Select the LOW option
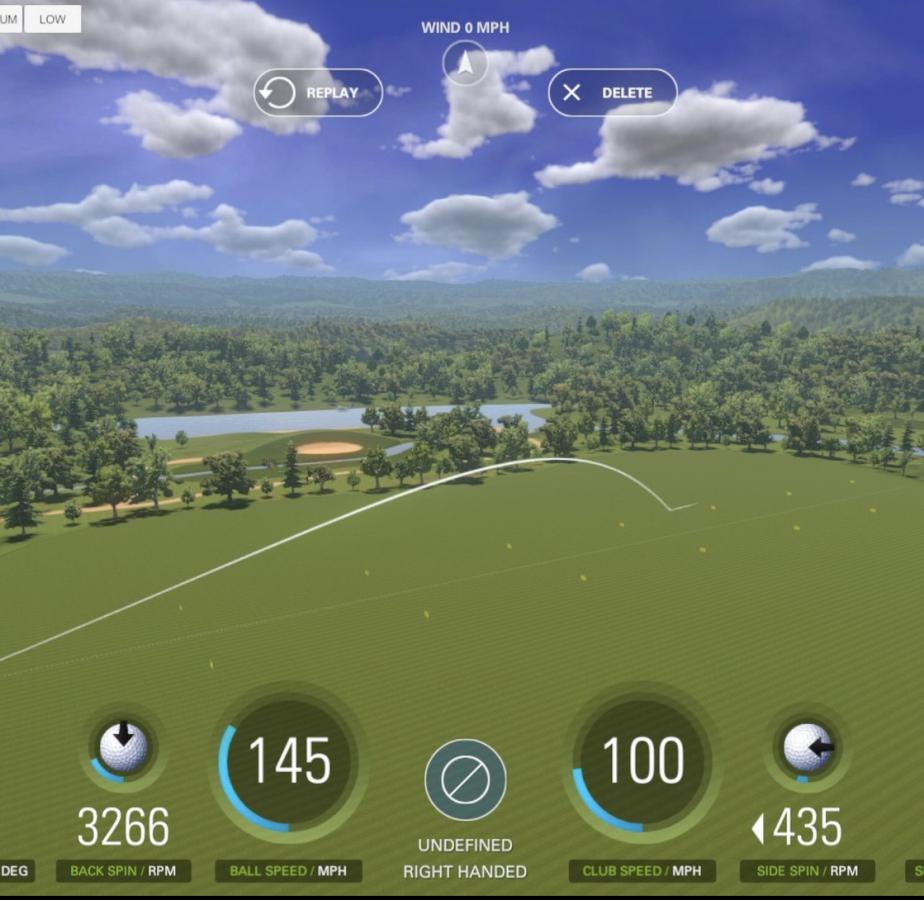 coord(52,19)
